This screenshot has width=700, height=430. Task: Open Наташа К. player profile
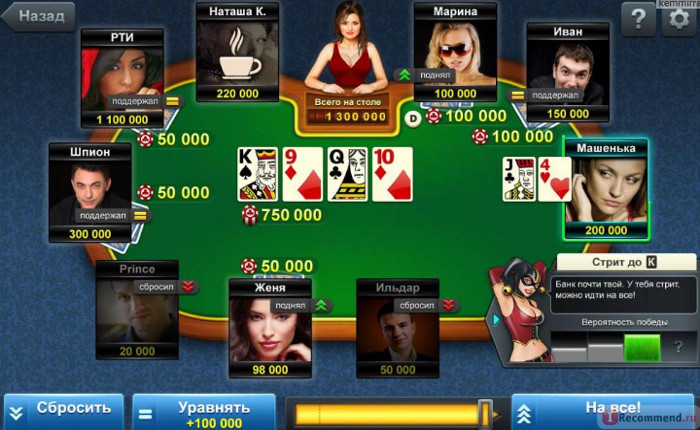pyautogui.click(x=237, y=55)
